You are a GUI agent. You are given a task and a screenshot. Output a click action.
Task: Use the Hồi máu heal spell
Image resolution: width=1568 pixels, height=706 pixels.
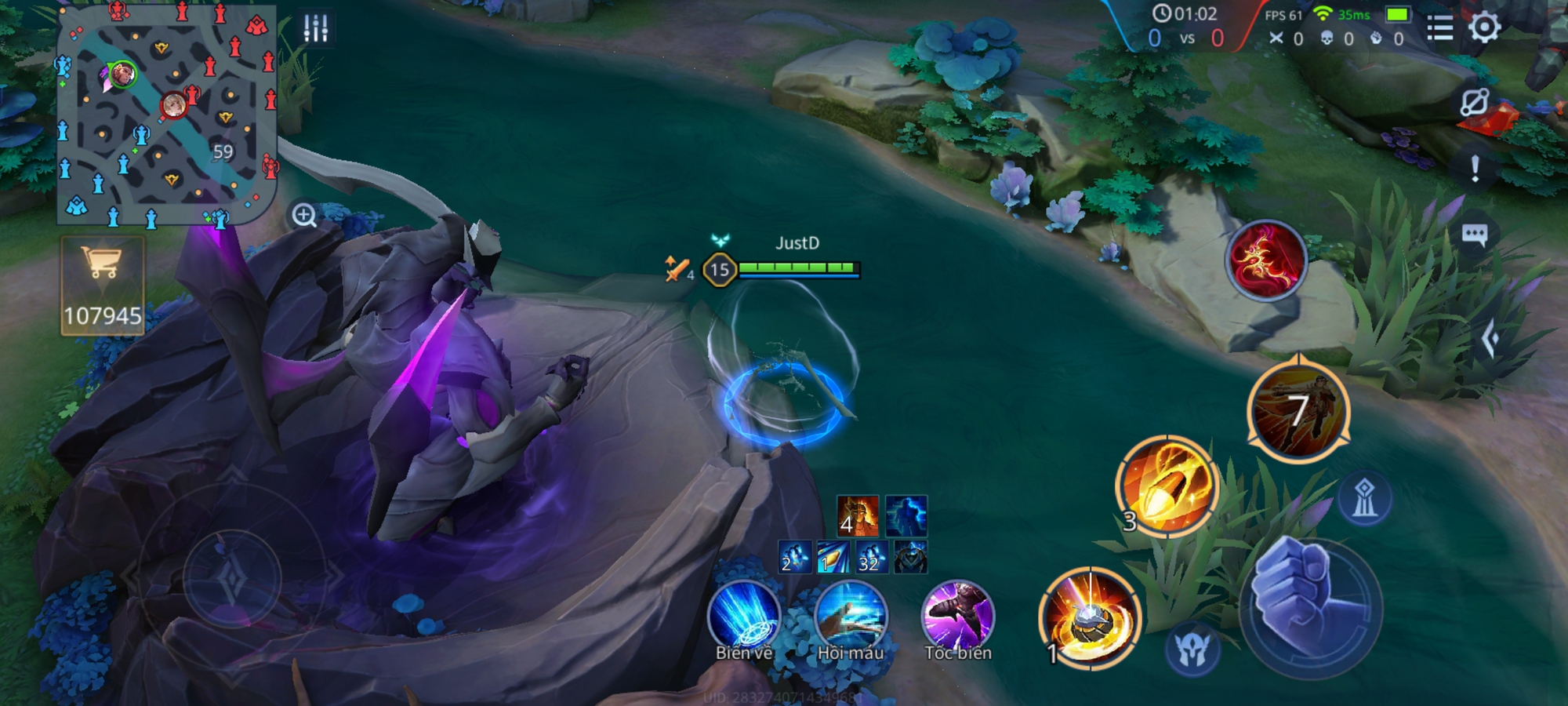pyautogui.click(x=851, y=617)
